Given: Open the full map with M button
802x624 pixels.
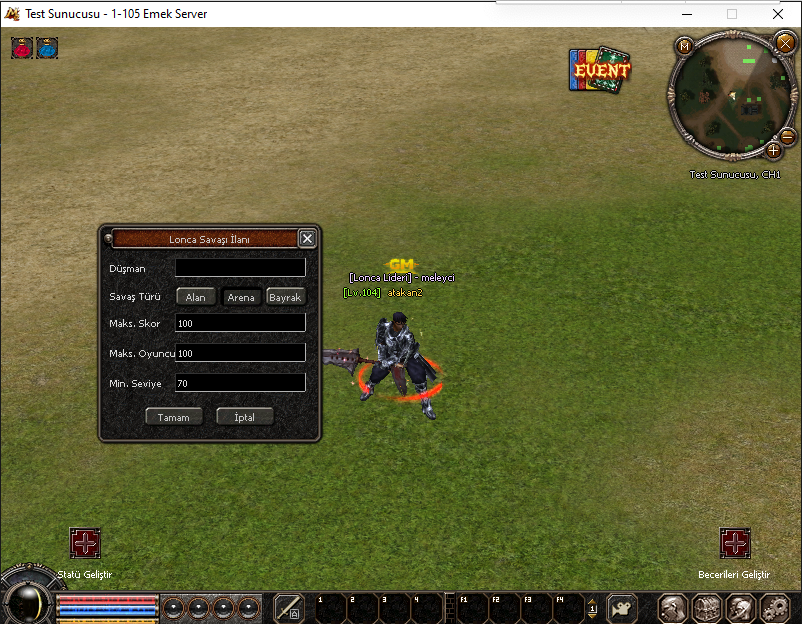Looking at the screenshot, I should 684,46.
